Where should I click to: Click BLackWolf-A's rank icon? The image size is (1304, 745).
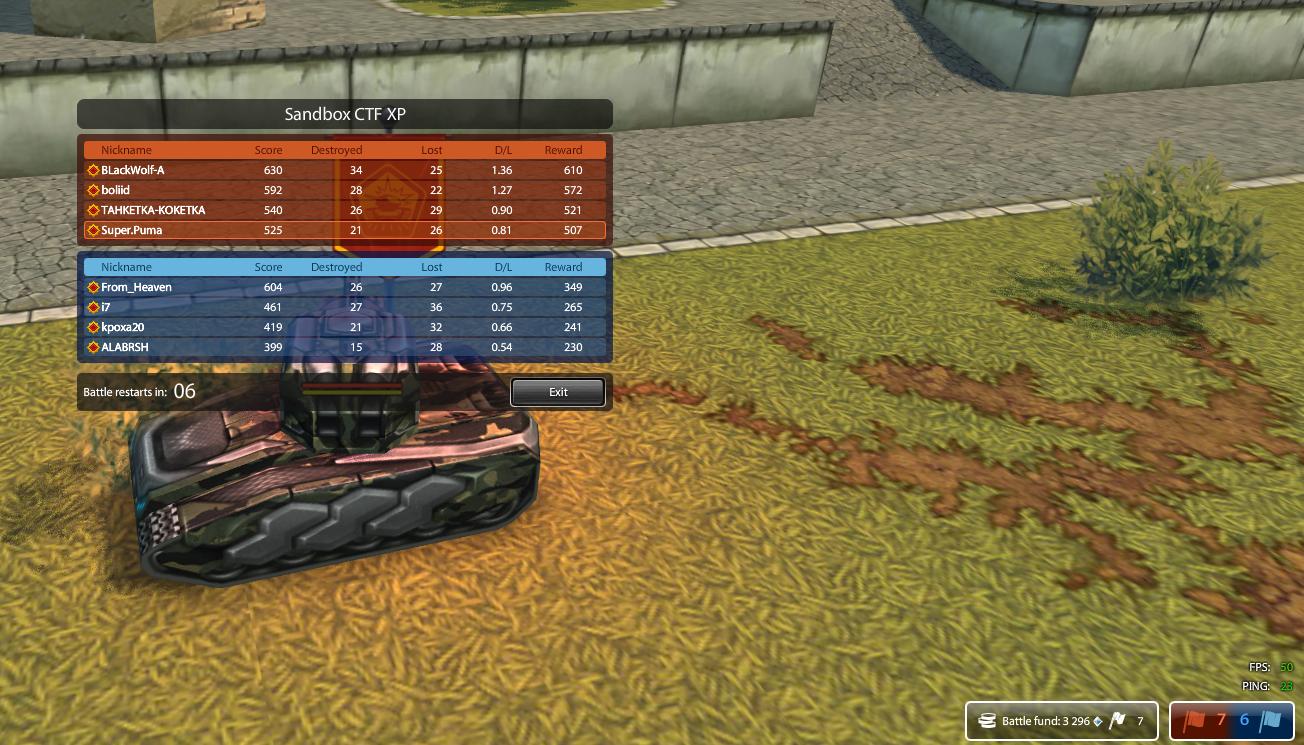[x=92, y=170]
